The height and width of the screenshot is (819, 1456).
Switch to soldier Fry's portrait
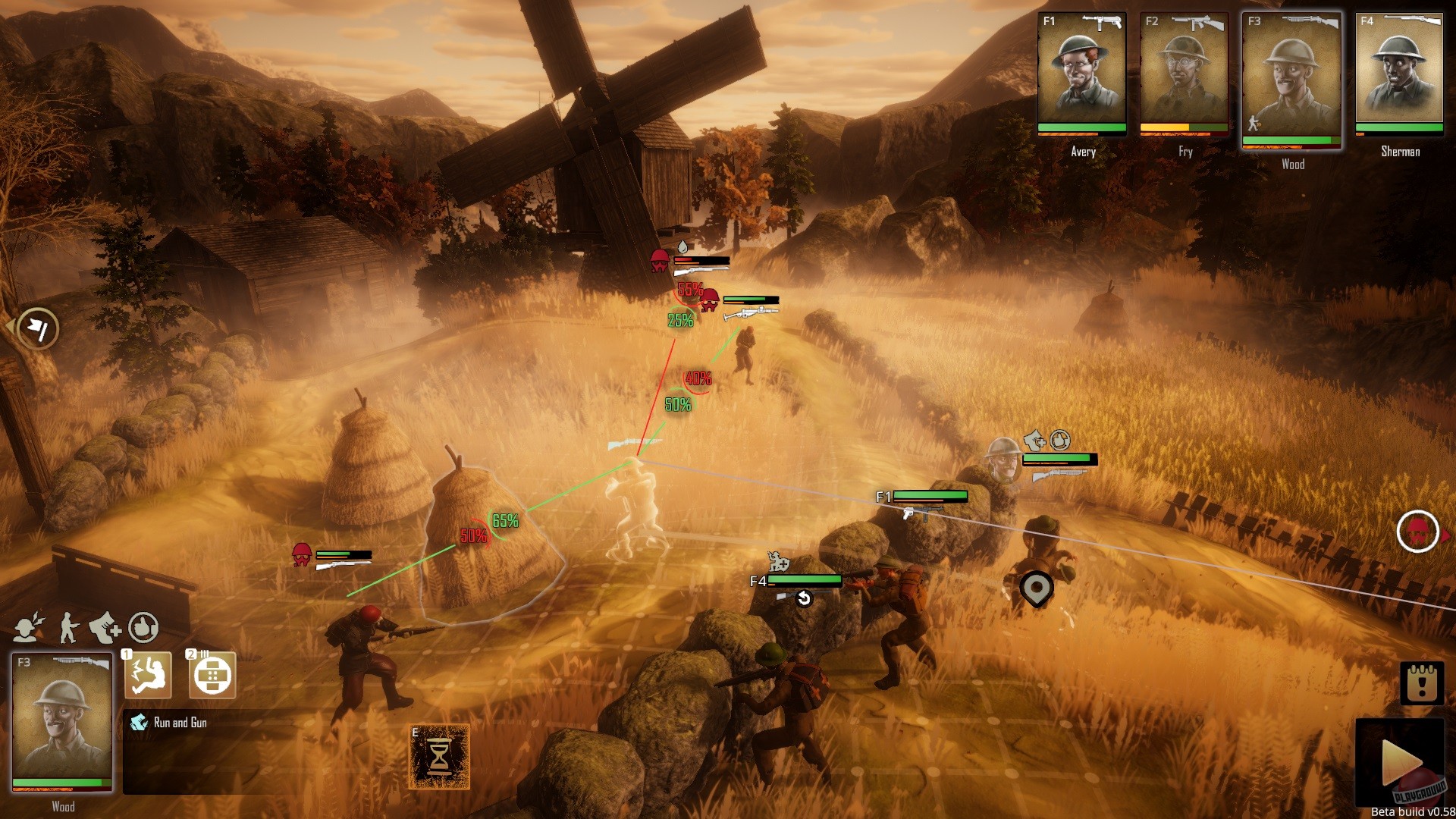pyautogui.click(x=1183, y=72)
